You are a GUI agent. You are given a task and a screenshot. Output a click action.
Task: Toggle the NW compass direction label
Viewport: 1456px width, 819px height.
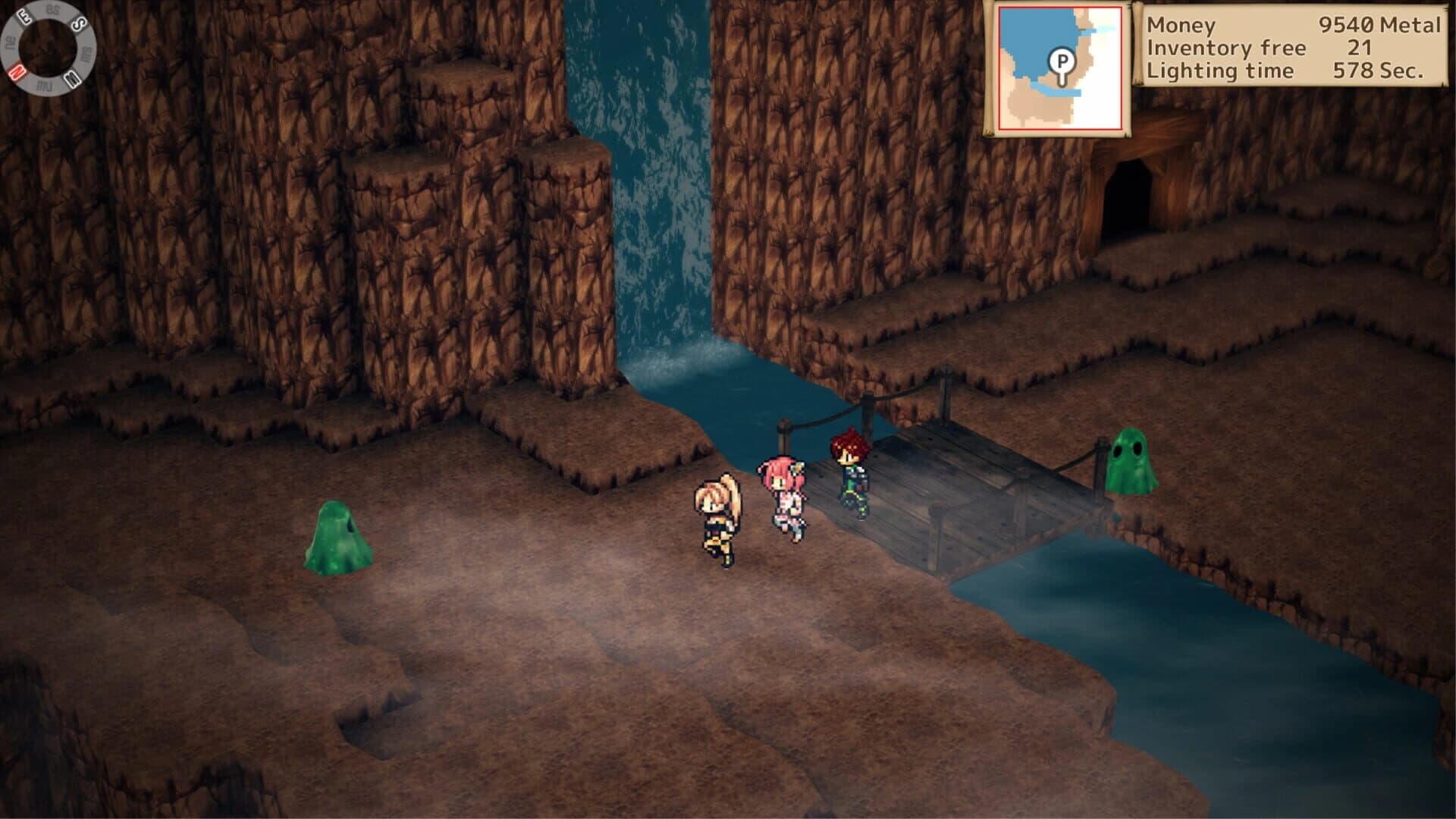pyautogui.click(x=44, y=85)
